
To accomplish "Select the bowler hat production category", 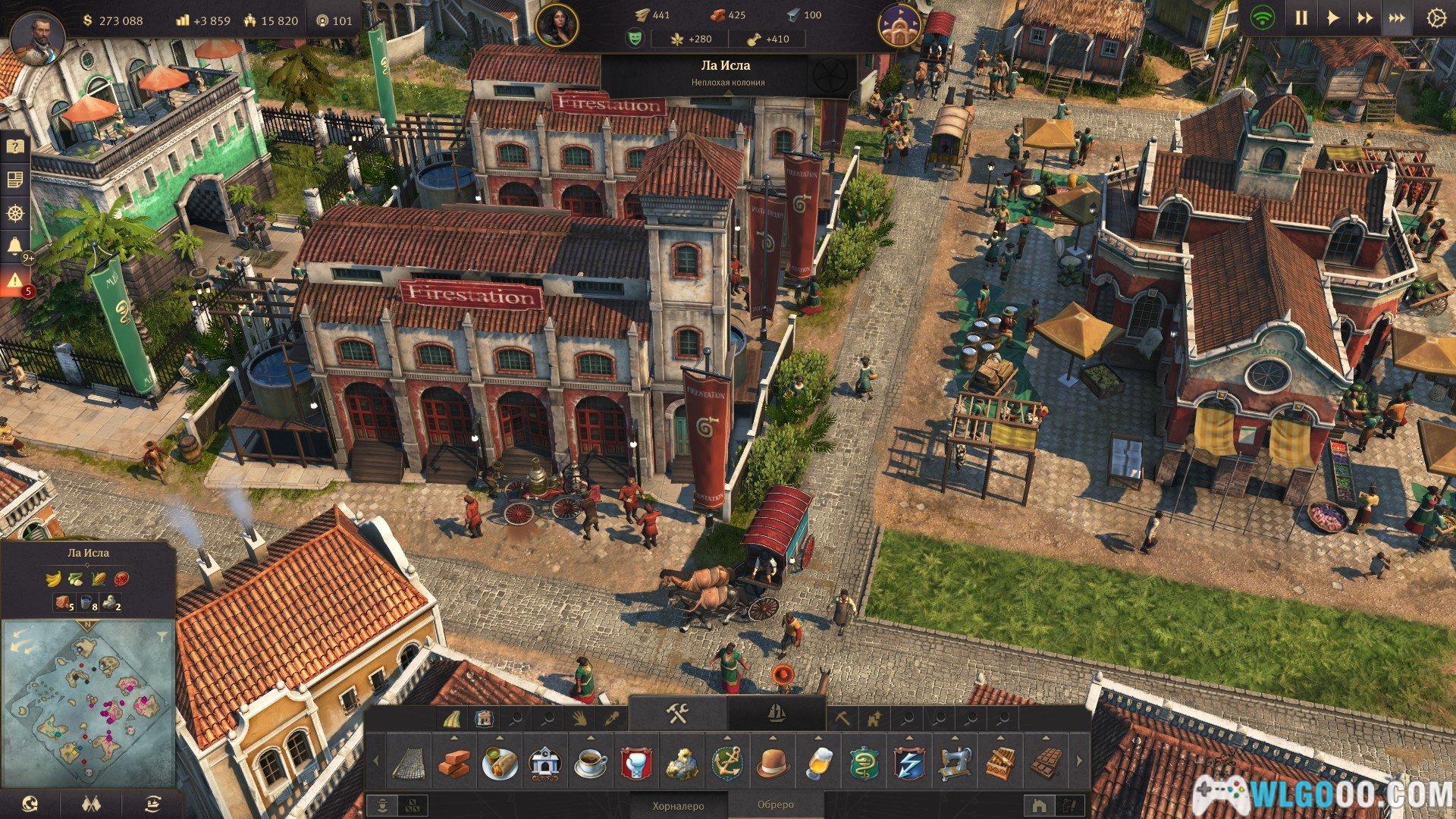I will click(773, 763).
